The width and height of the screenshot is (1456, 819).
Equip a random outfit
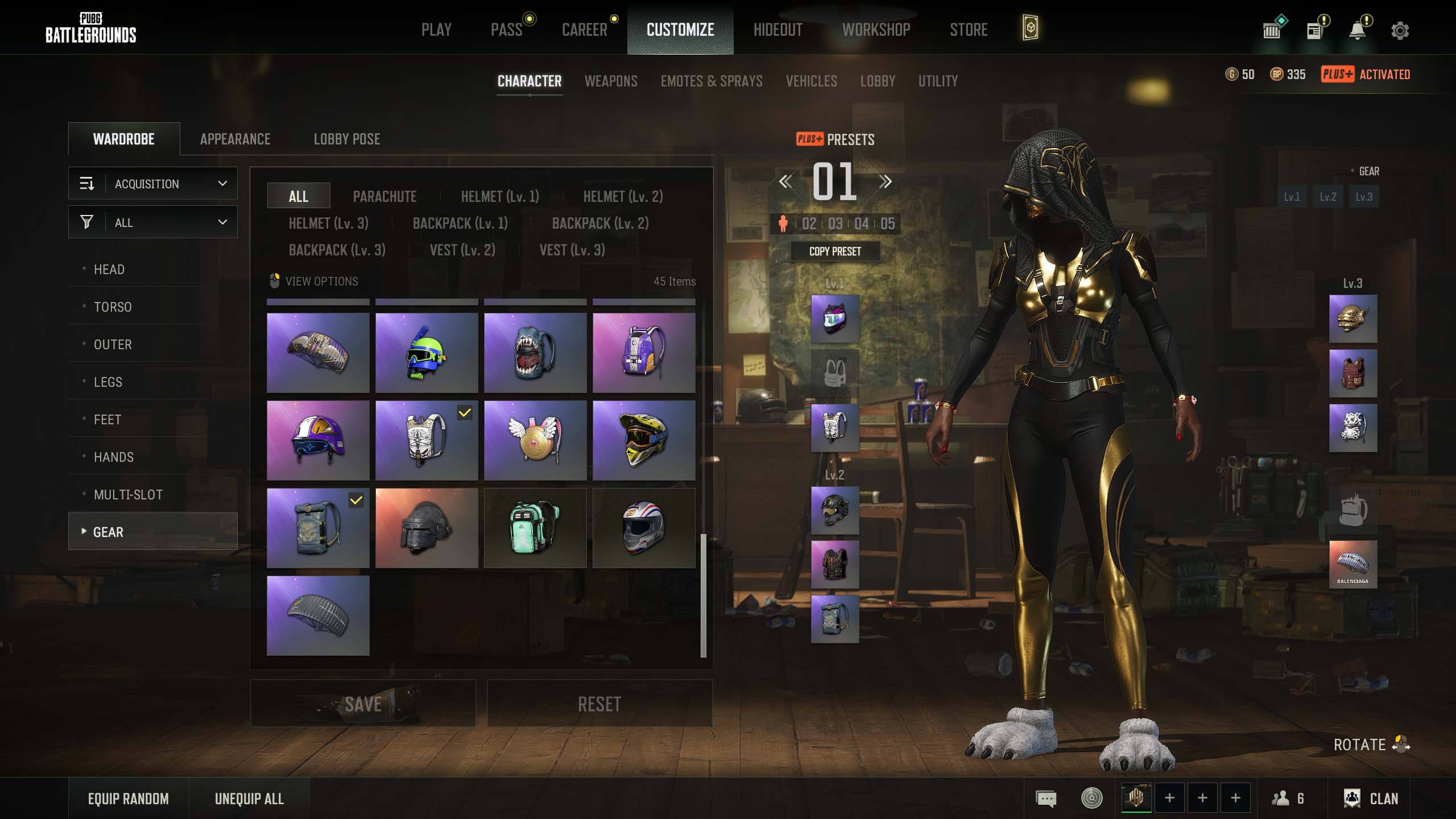(x=129, y=799)
